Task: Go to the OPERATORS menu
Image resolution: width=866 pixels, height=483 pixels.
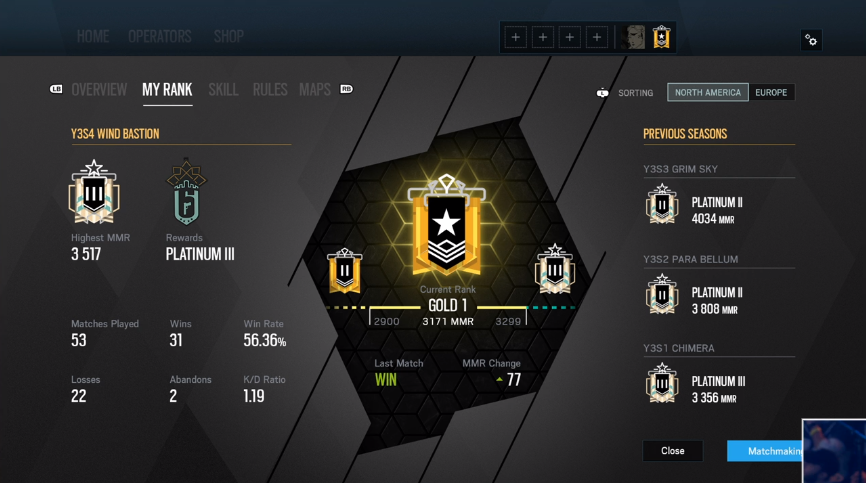Action: [x=160, y=37]
